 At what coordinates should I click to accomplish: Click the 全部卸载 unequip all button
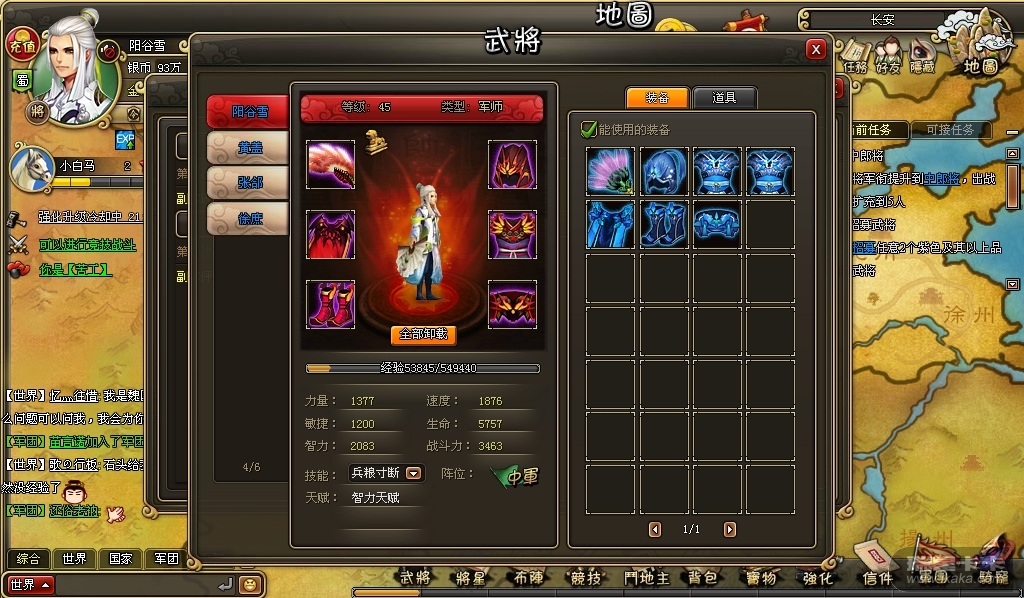pyautogui.click(x=423, y=335)
